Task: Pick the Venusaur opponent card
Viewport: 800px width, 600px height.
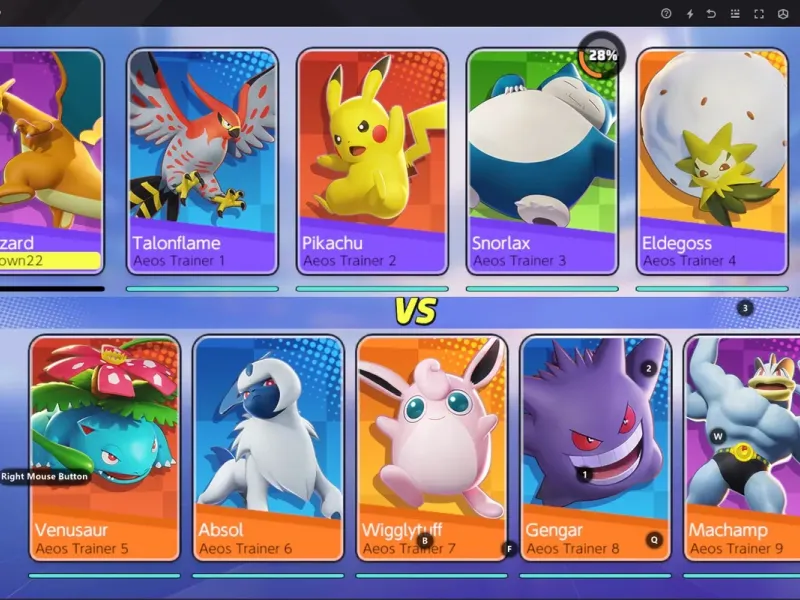Action: [x=105, y=445]
